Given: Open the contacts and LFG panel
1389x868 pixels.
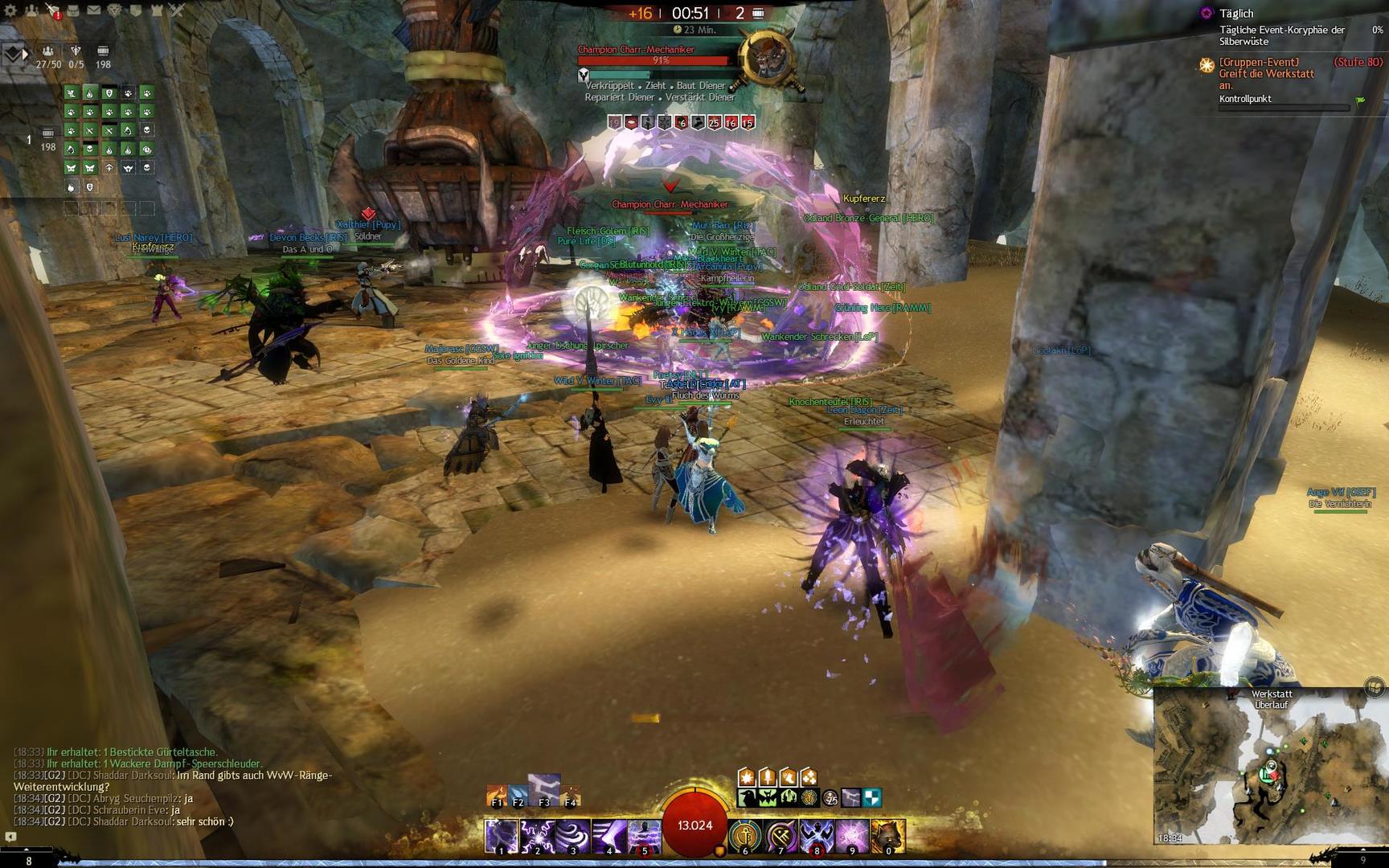Looking at the screenshot, I should click(x=31, y=10).
